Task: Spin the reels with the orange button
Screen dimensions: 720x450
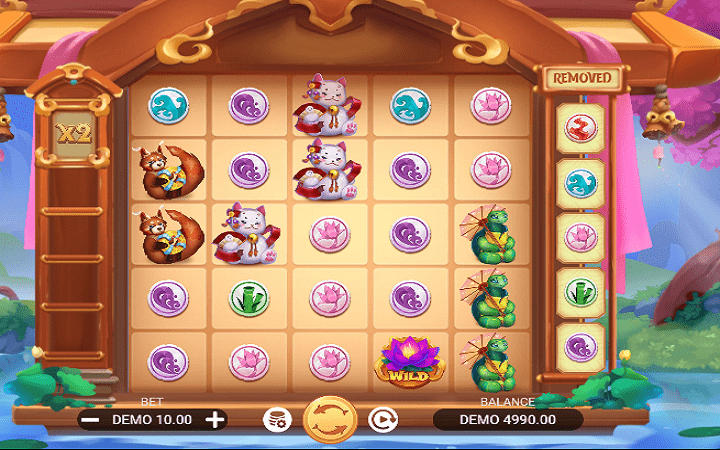Action: tap(330, 420)
